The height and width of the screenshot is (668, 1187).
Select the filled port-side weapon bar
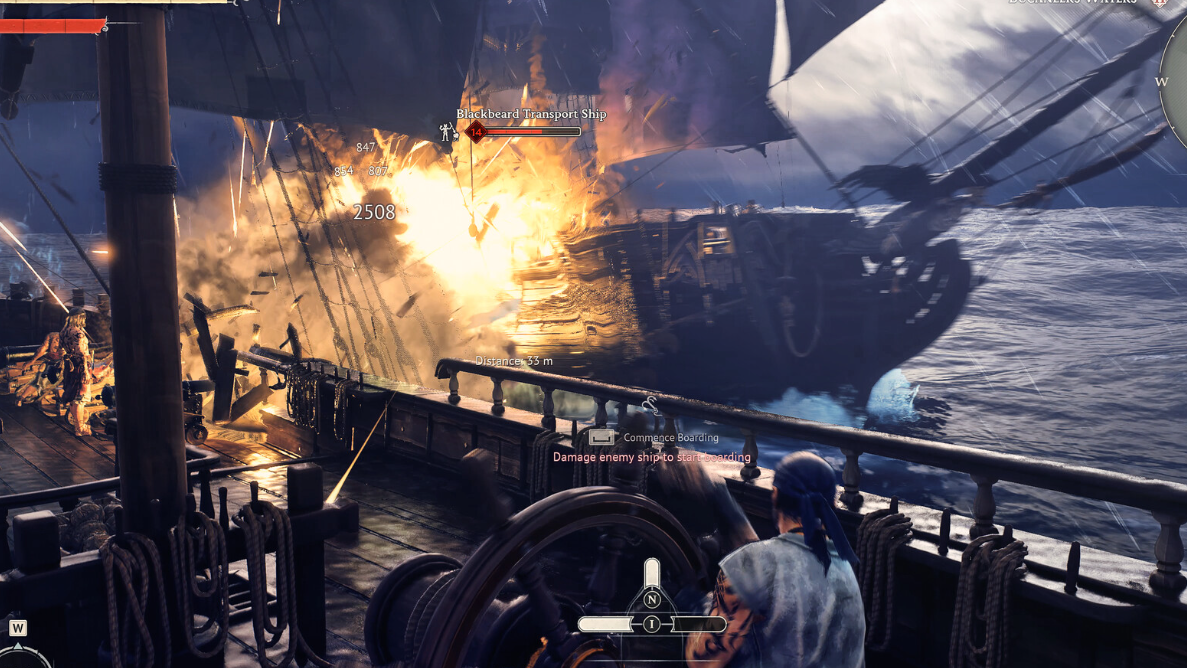[606, 624]
